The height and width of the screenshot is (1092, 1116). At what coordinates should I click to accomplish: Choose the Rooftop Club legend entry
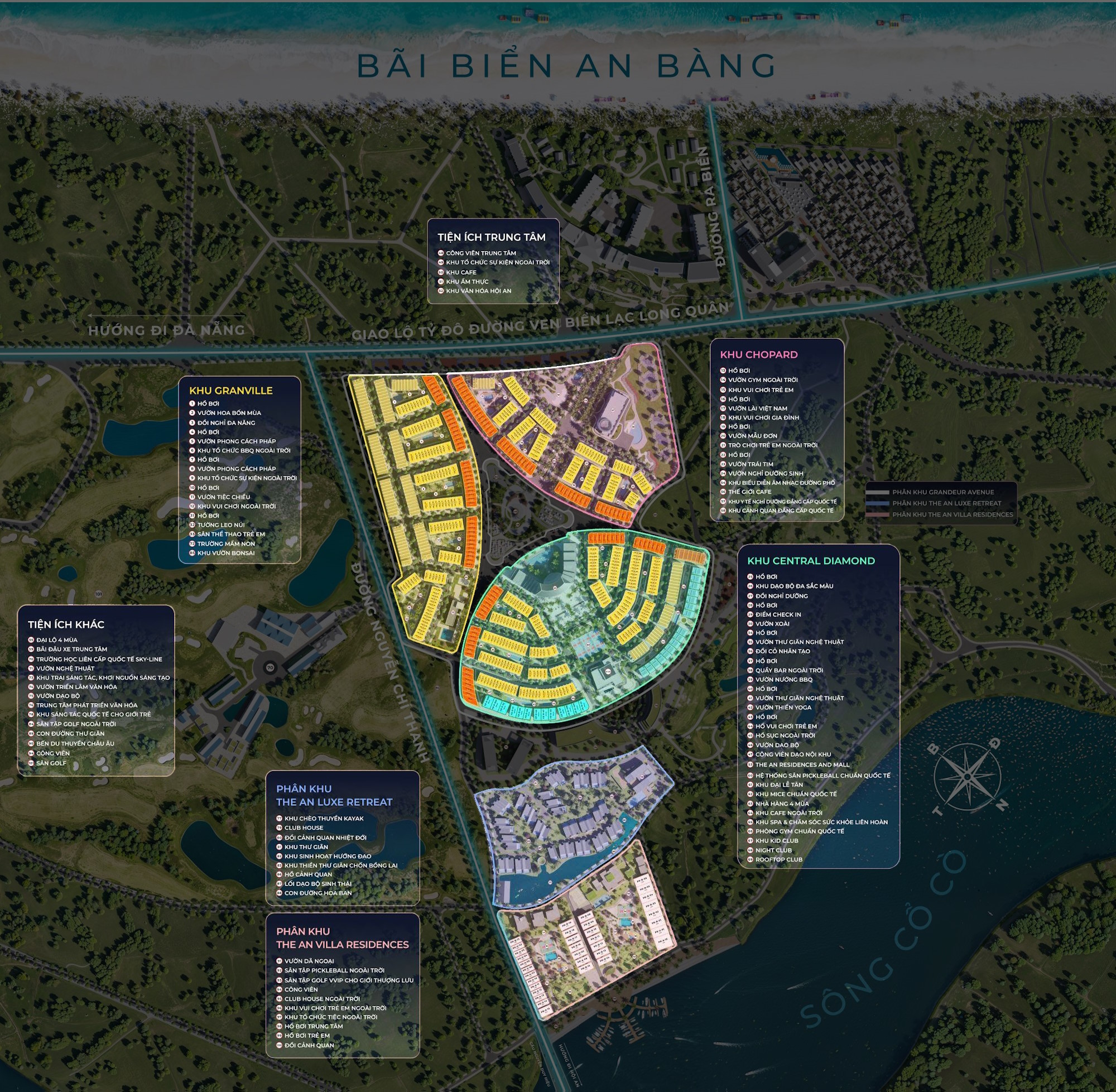coord(778,859)
